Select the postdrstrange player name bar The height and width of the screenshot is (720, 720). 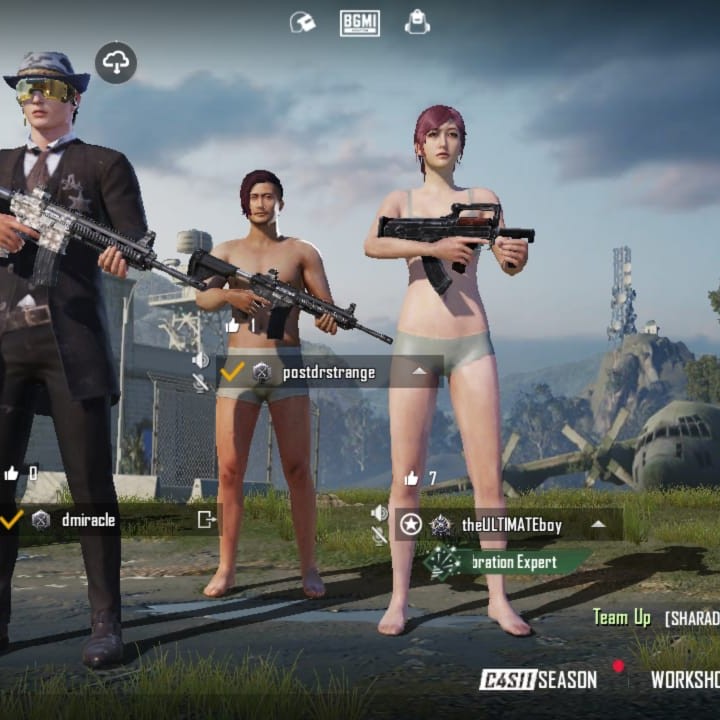(330, 372)
